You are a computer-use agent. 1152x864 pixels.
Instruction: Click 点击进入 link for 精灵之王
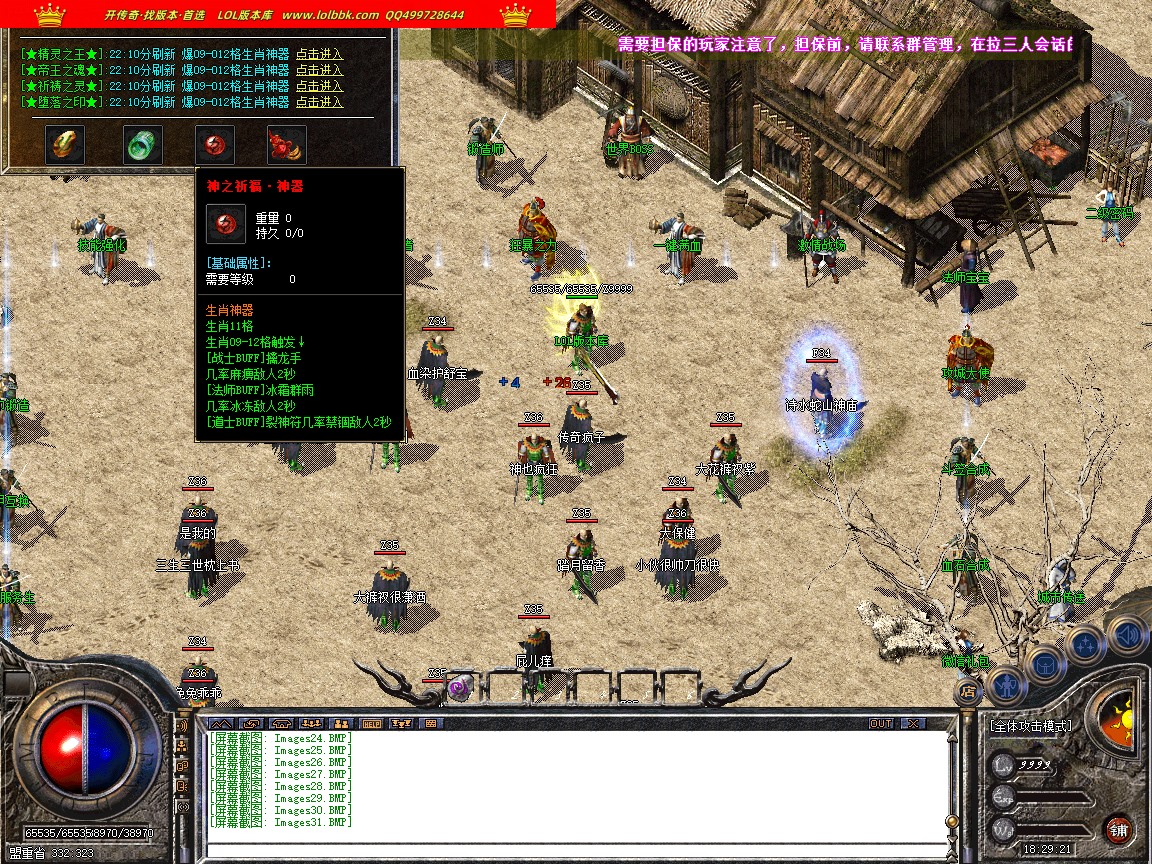319,55
